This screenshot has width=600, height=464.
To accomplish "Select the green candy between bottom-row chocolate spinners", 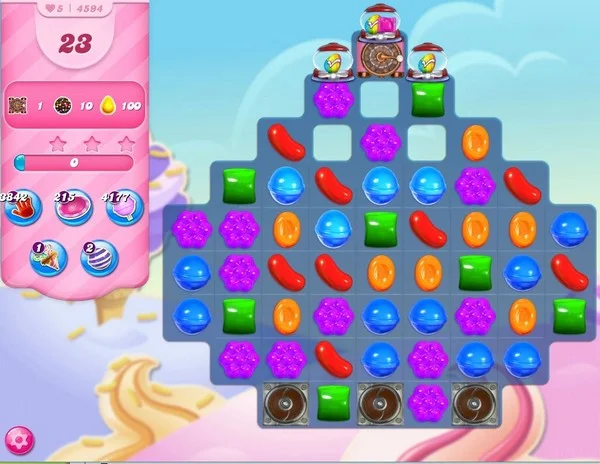I will click(x=332, y=403).
